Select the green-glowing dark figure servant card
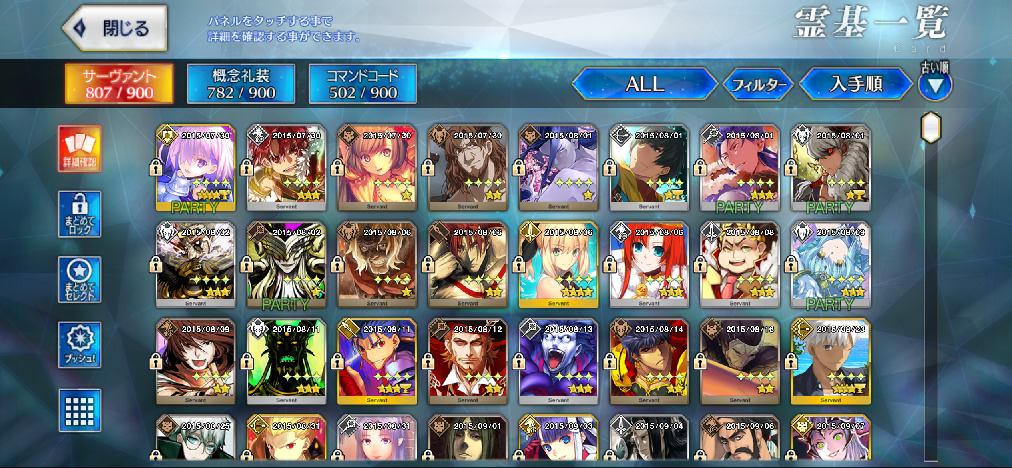 [x=286, y=359]
